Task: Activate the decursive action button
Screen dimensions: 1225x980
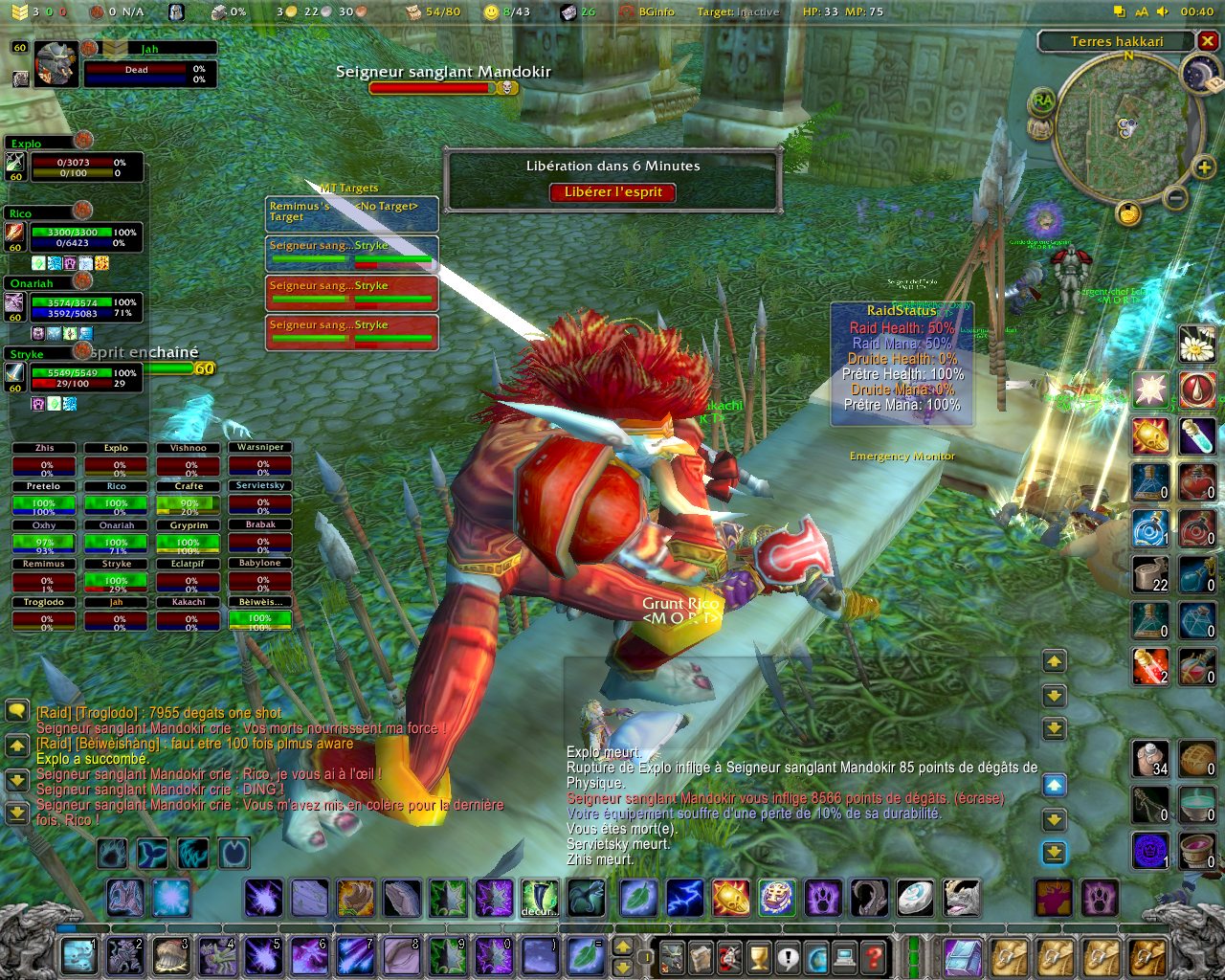Action: 539,899
